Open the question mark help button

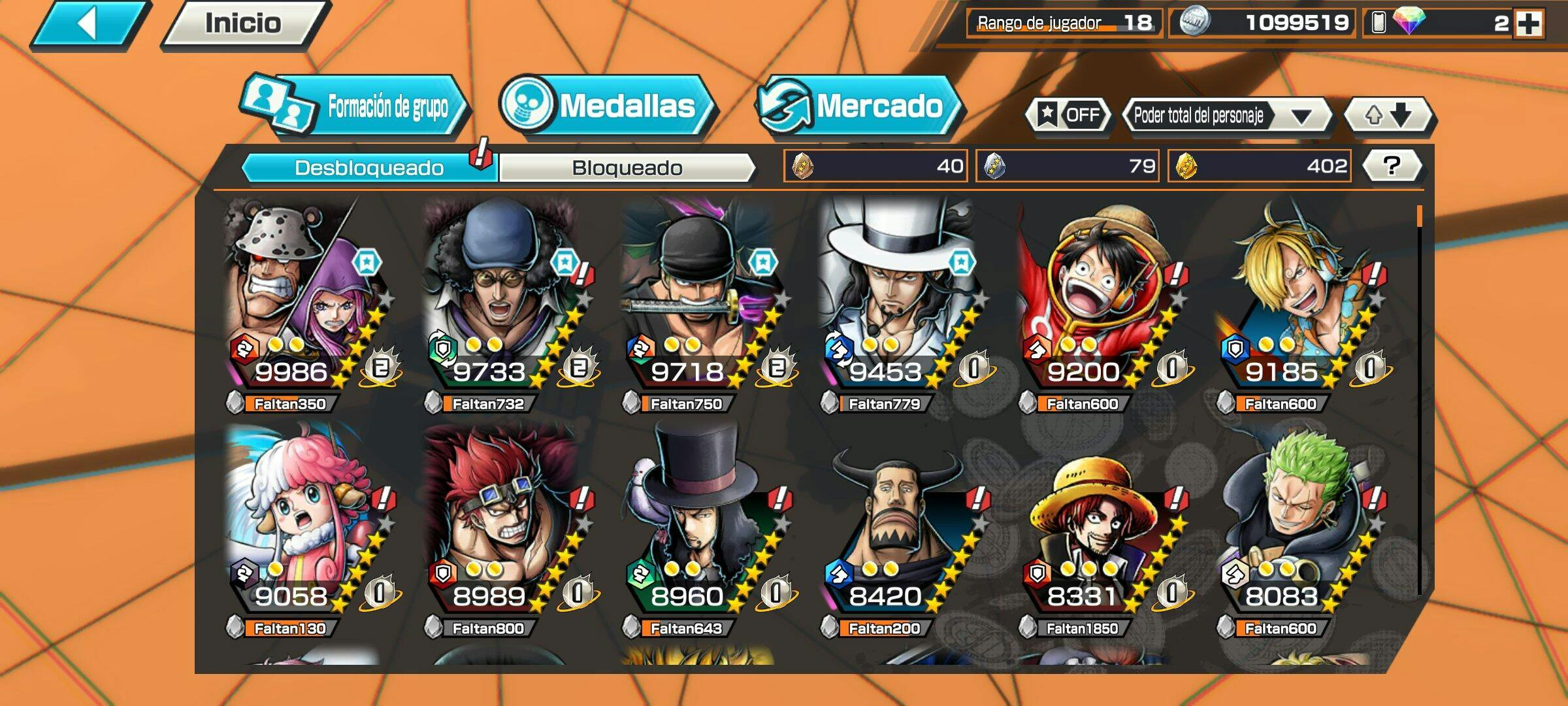(1392, 166)
